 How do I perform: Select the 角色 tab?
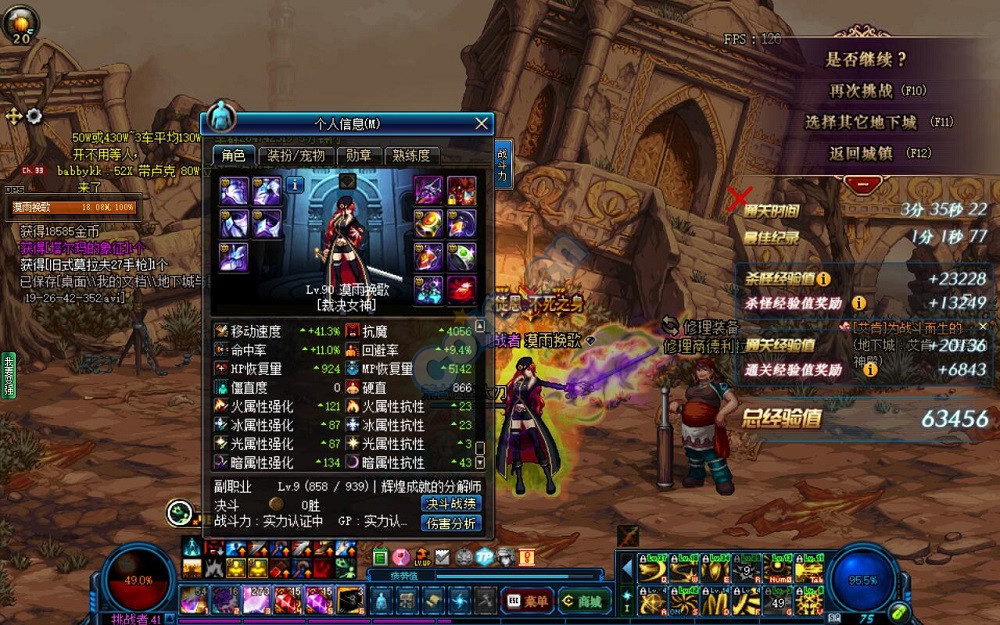point(233,156)
